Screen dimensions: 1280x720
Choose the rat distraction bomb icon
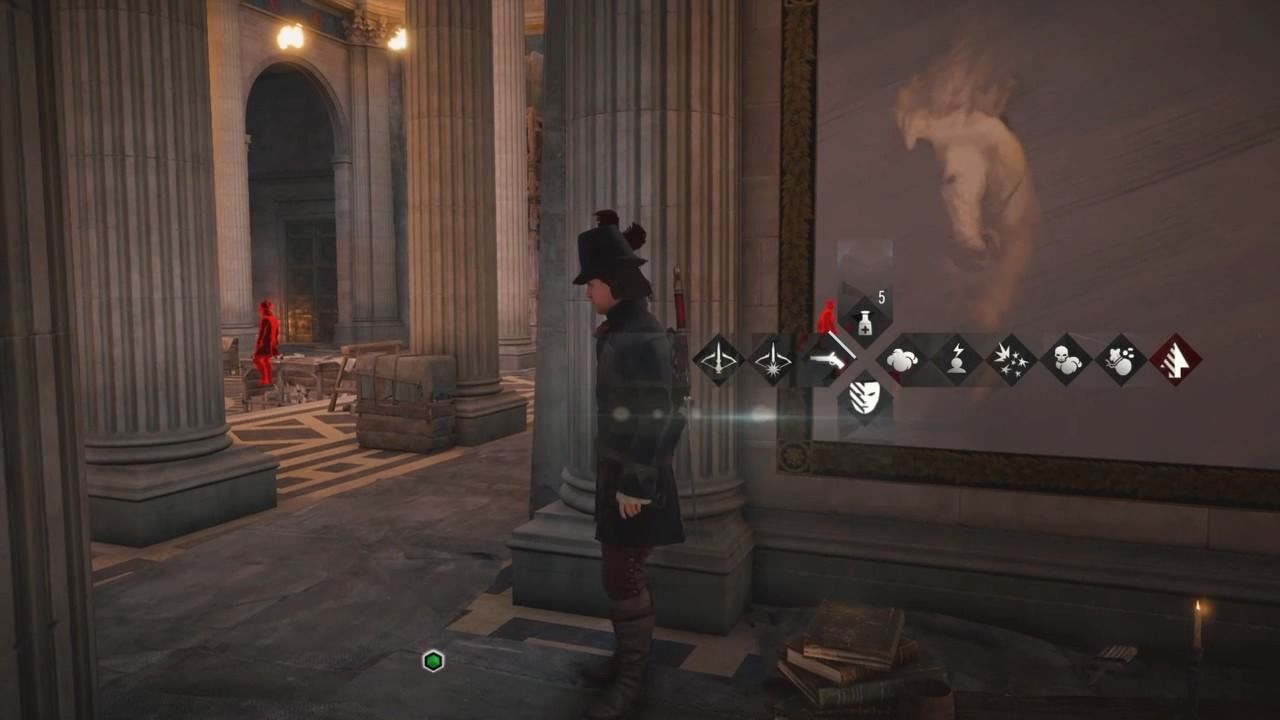[x=1122, y=360]
